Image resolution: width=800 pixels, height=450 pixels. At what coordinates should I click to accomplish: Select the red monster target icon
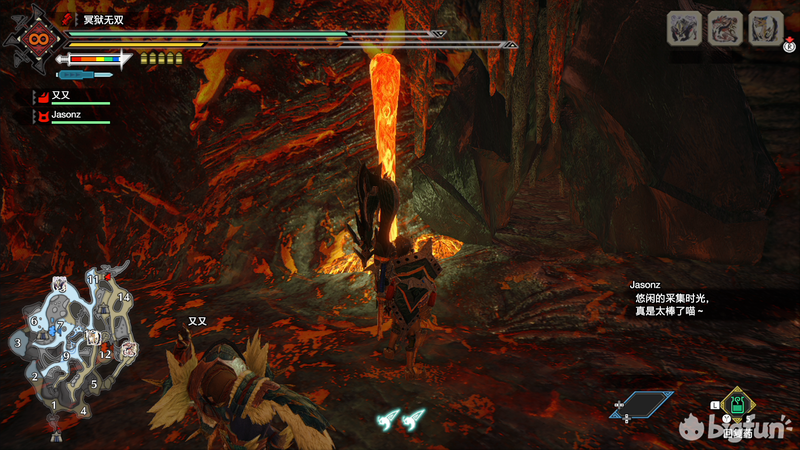tap(724, 28)
